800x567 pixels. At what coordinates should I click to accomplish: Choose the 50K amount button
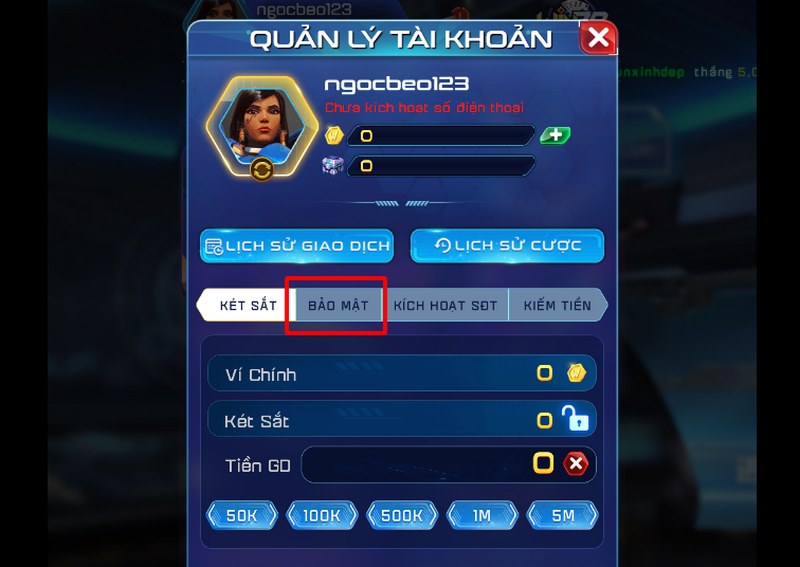tap(242, 515)
